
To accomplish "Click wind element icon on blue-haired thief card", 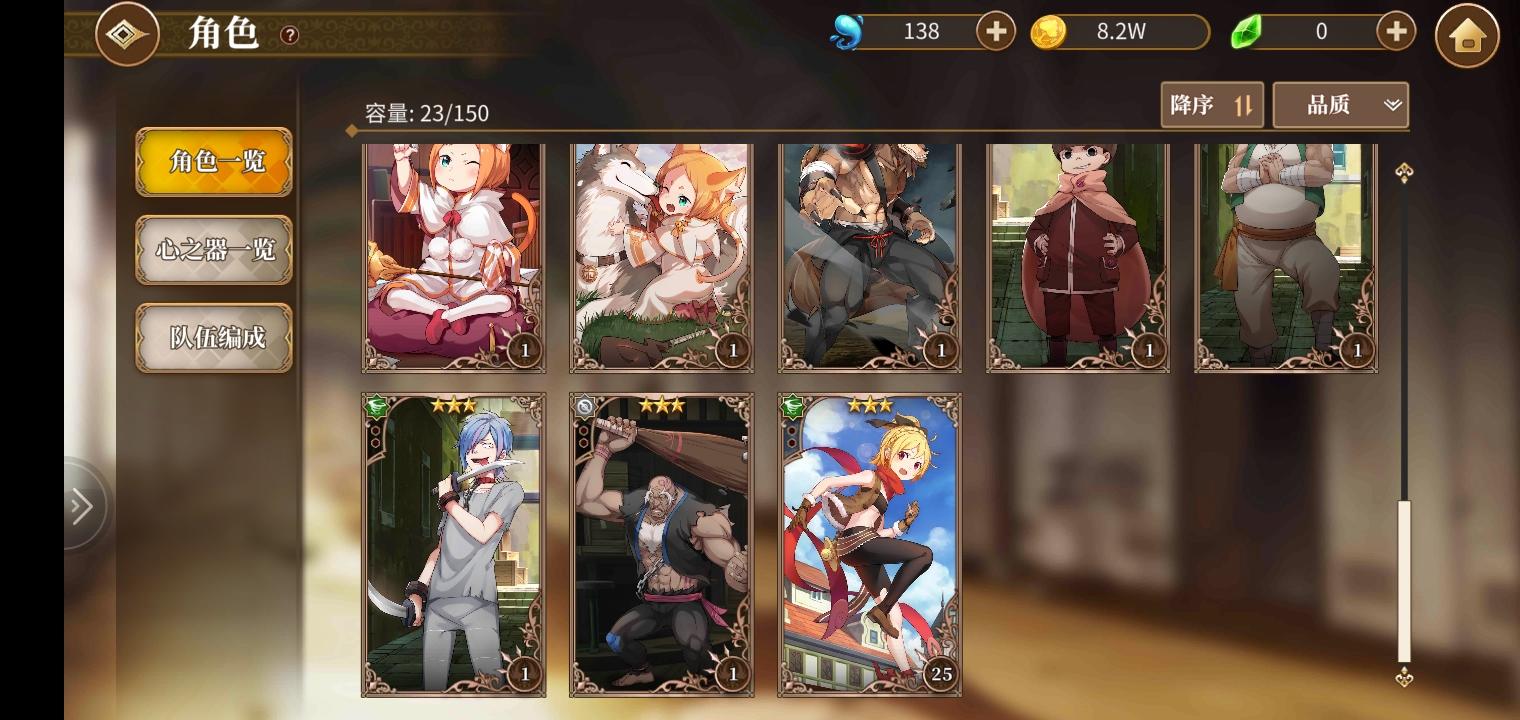I will 374,406.
